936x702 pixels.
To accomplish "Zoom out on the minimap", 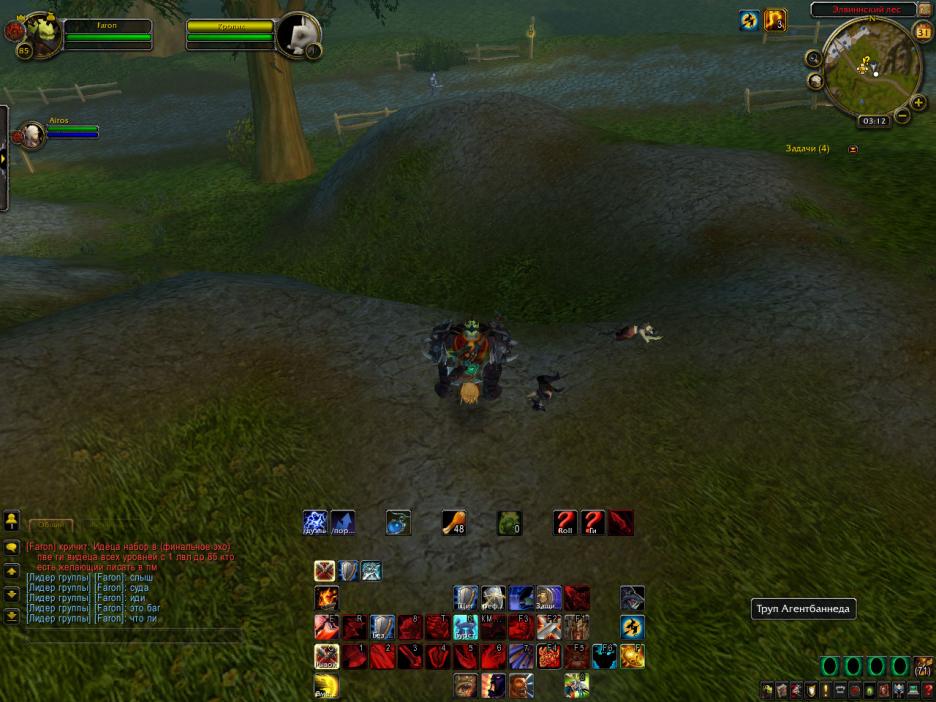I will pos(903,116).
